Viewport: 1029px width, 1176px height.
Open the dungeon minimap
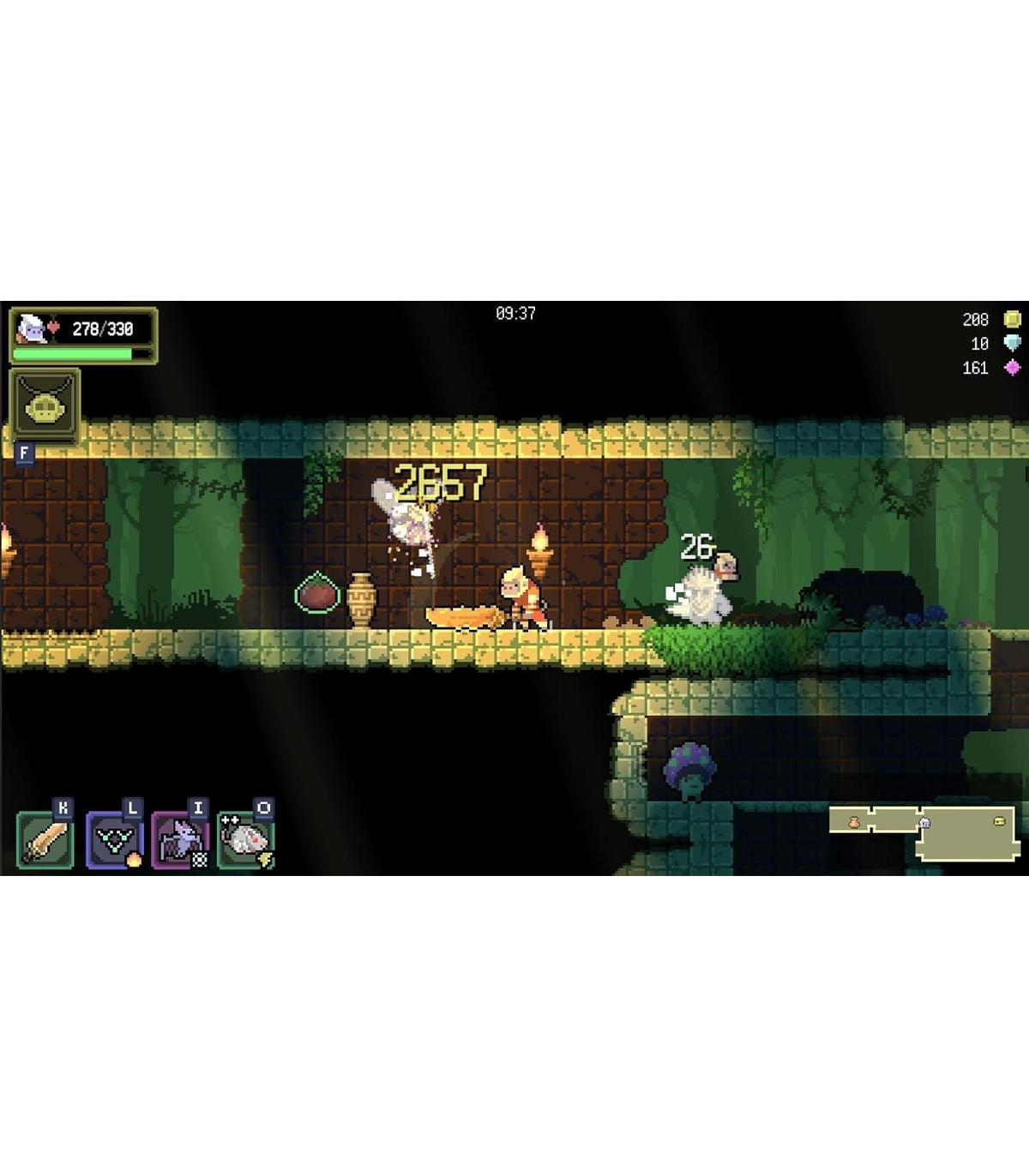click(x=923, y=831)
